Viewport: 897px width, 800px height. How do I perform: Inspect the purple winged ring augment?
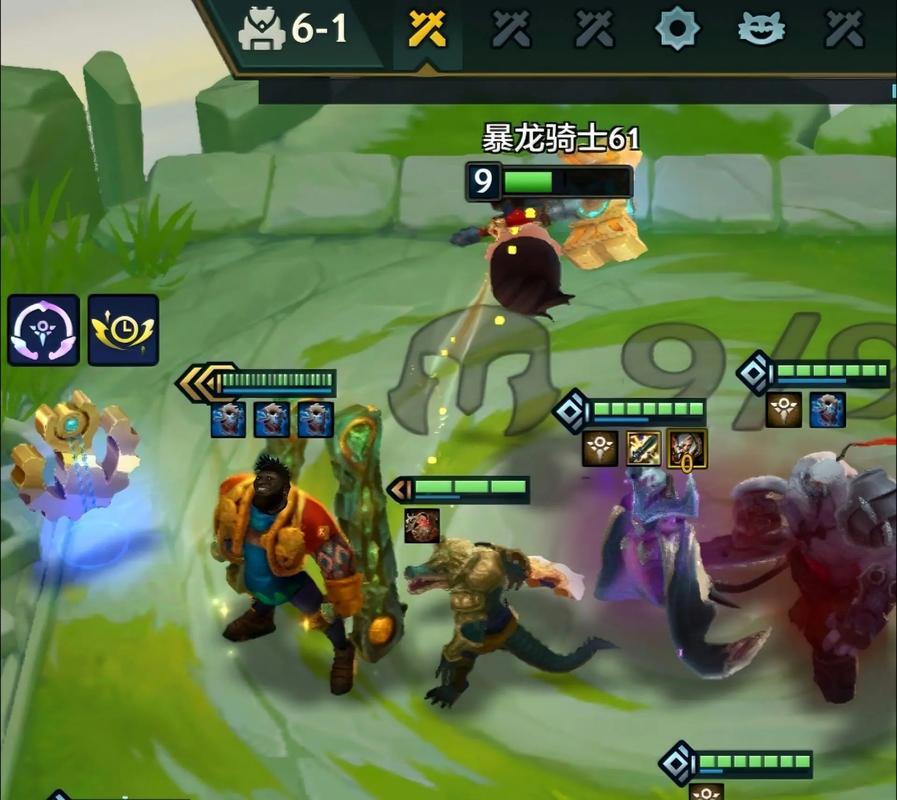coord(43,330)
